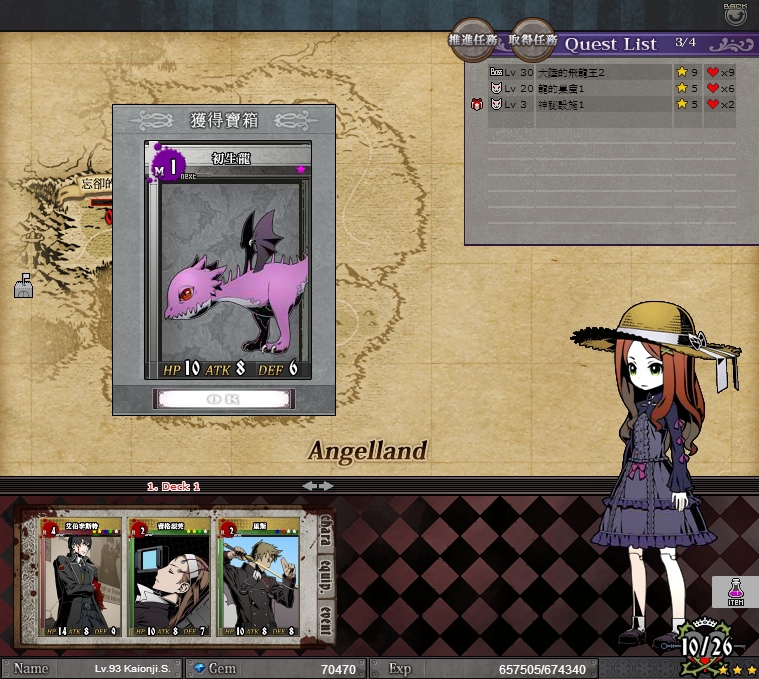Viewport: 759px width, 679px height.
Task: Click the deck switch arrows beside Deck 1
Action: tap(318, 486)
